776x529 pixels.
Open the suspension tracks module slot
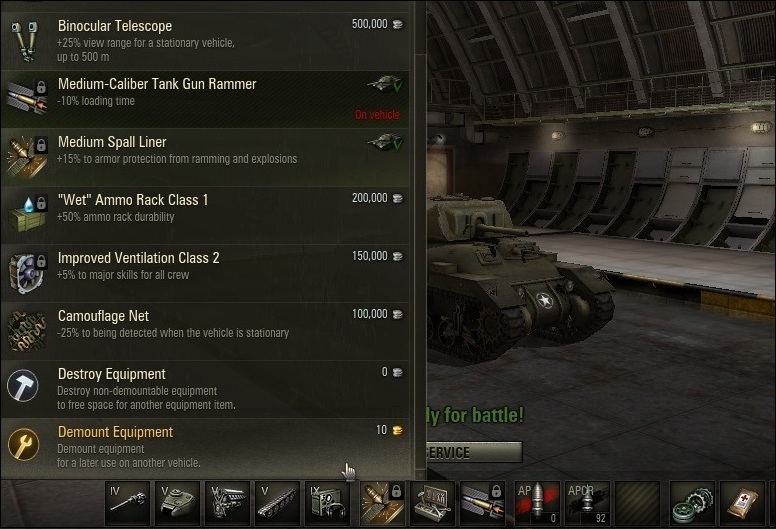pos(278,503)
